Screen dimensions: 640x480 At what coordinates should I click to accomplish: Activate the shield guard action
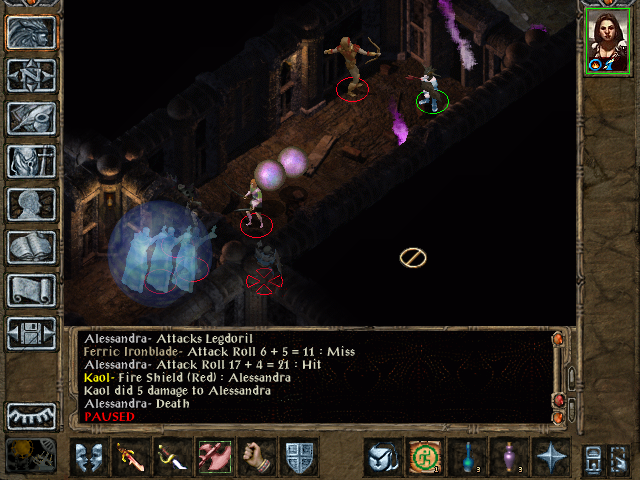point(298,457)
